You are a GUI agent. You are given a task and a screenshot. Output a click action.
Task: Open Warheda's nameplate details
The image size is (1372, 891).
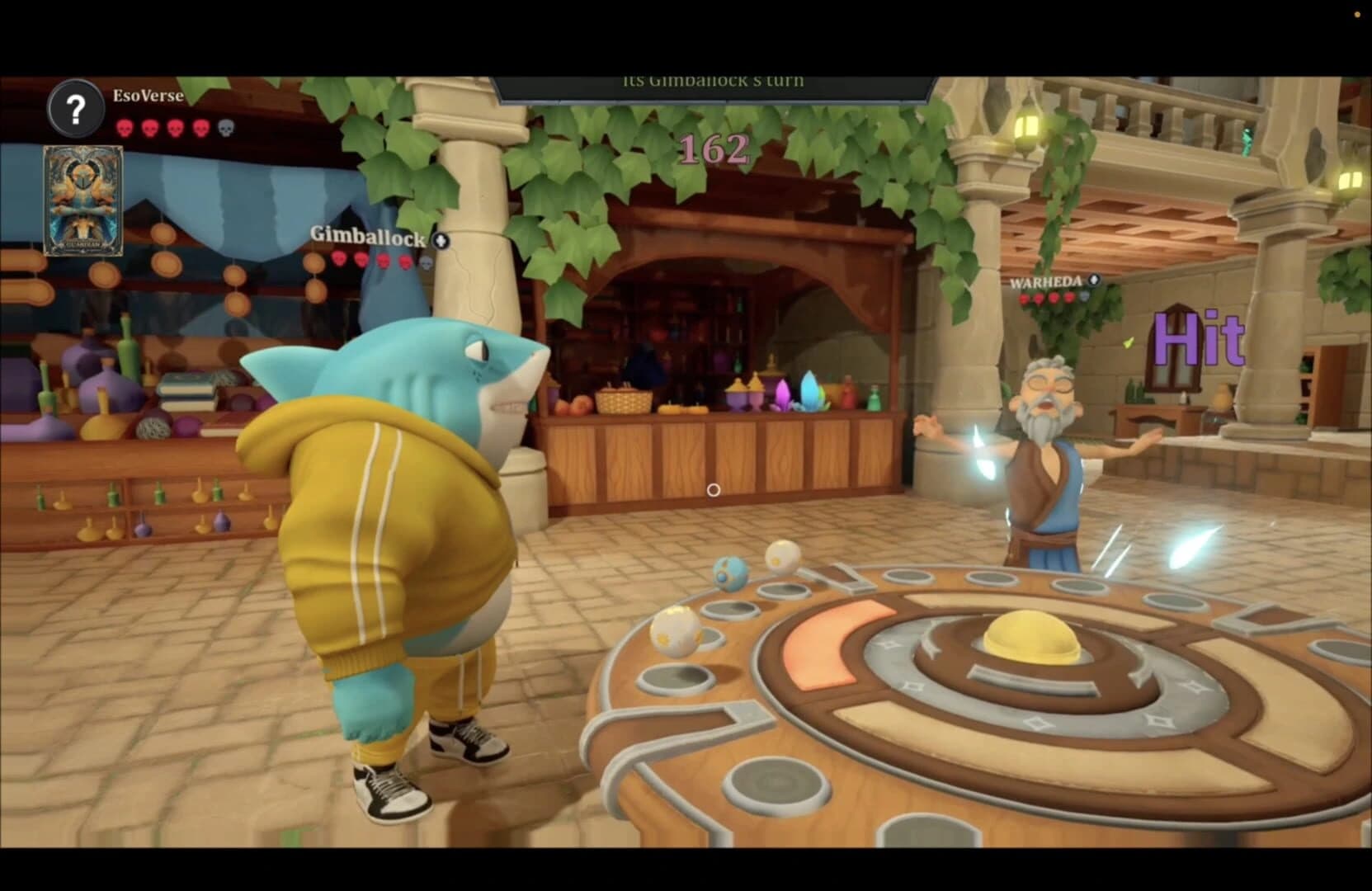1046,280
